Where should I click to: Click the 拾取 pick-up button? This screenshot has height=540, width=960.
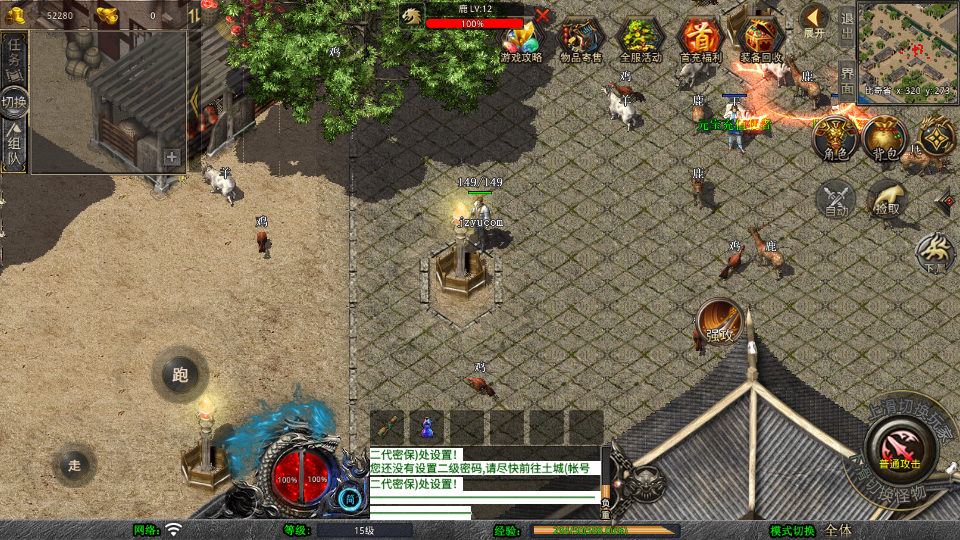887,198
